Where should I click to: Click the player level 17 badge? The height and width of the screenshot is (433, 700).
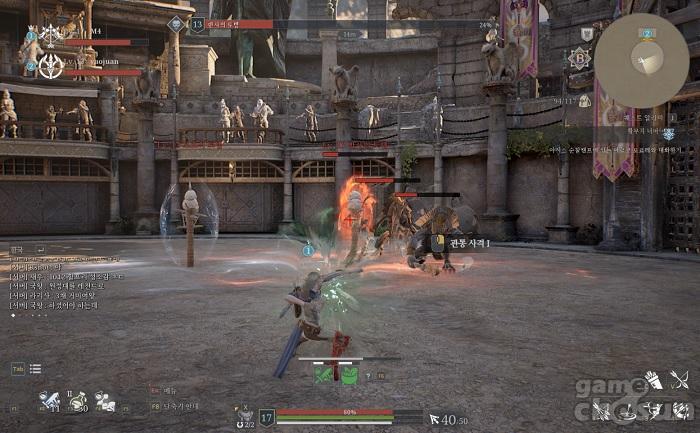pyautogui.click(x=267, y=418)
